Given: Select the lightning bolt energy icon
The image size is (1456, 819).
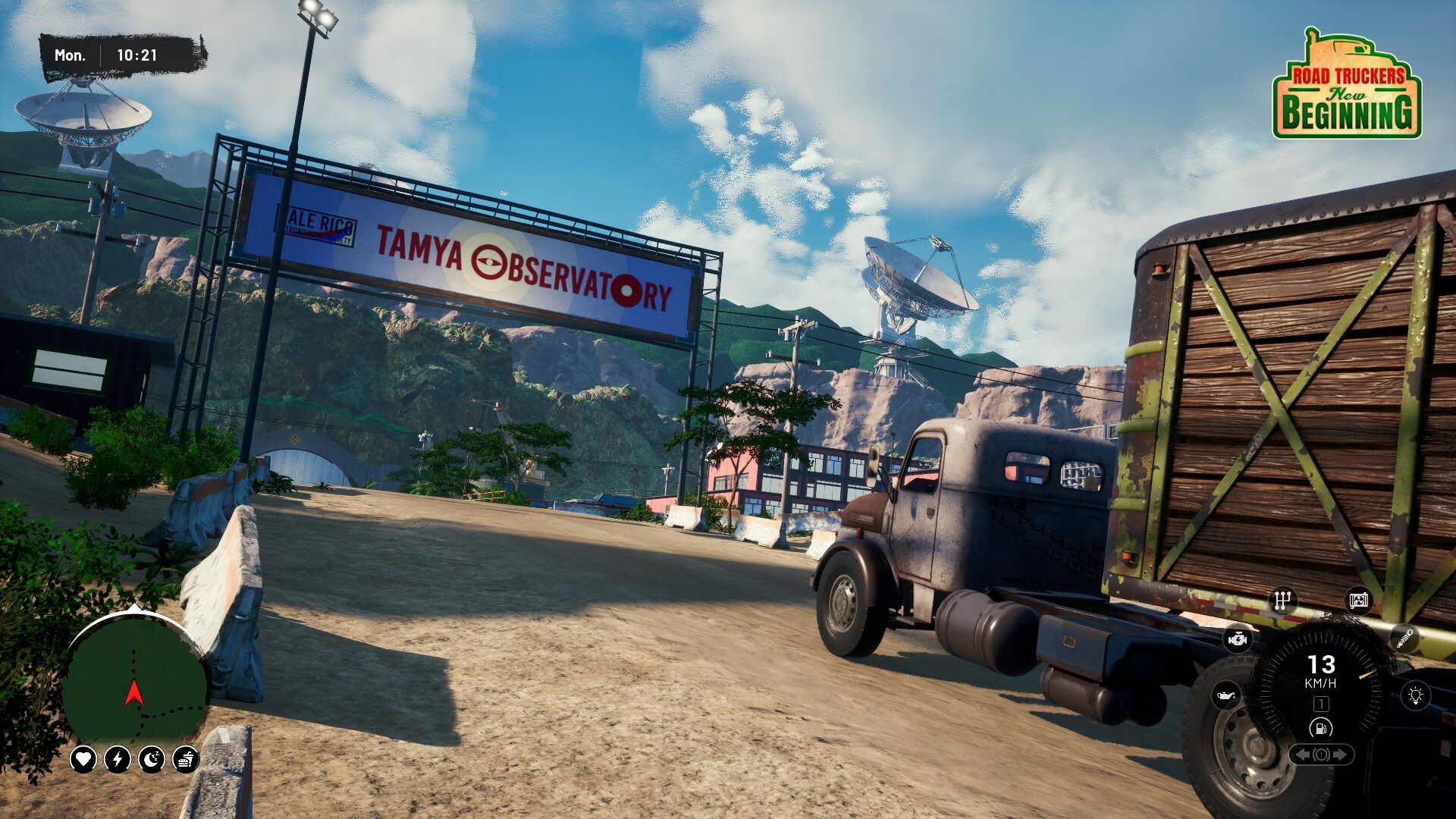Looking at the screenshot, I should (x=118, y=758).
